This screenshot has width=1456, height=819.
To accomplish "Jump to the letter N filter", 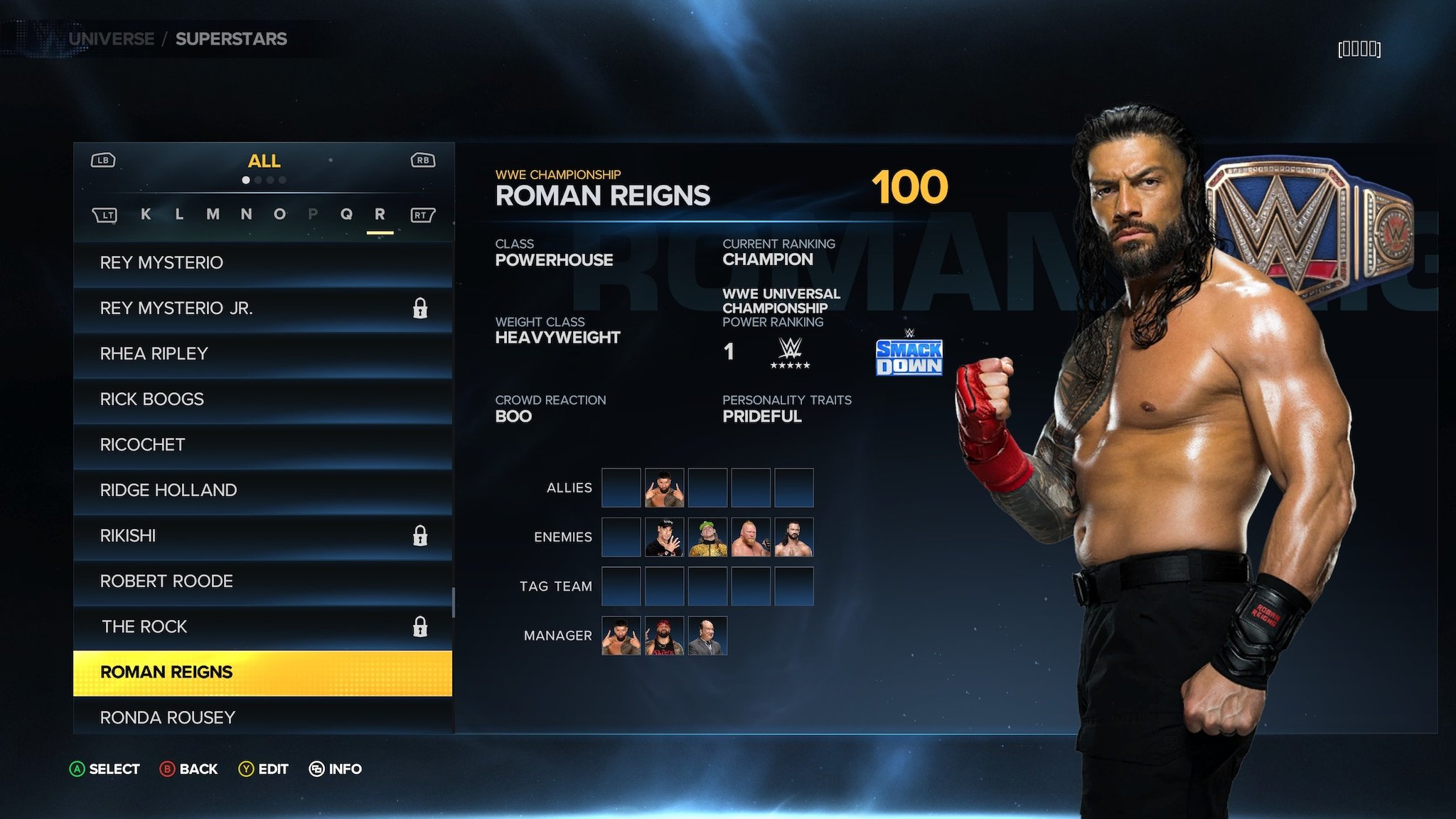I will (x=246, y=214).
